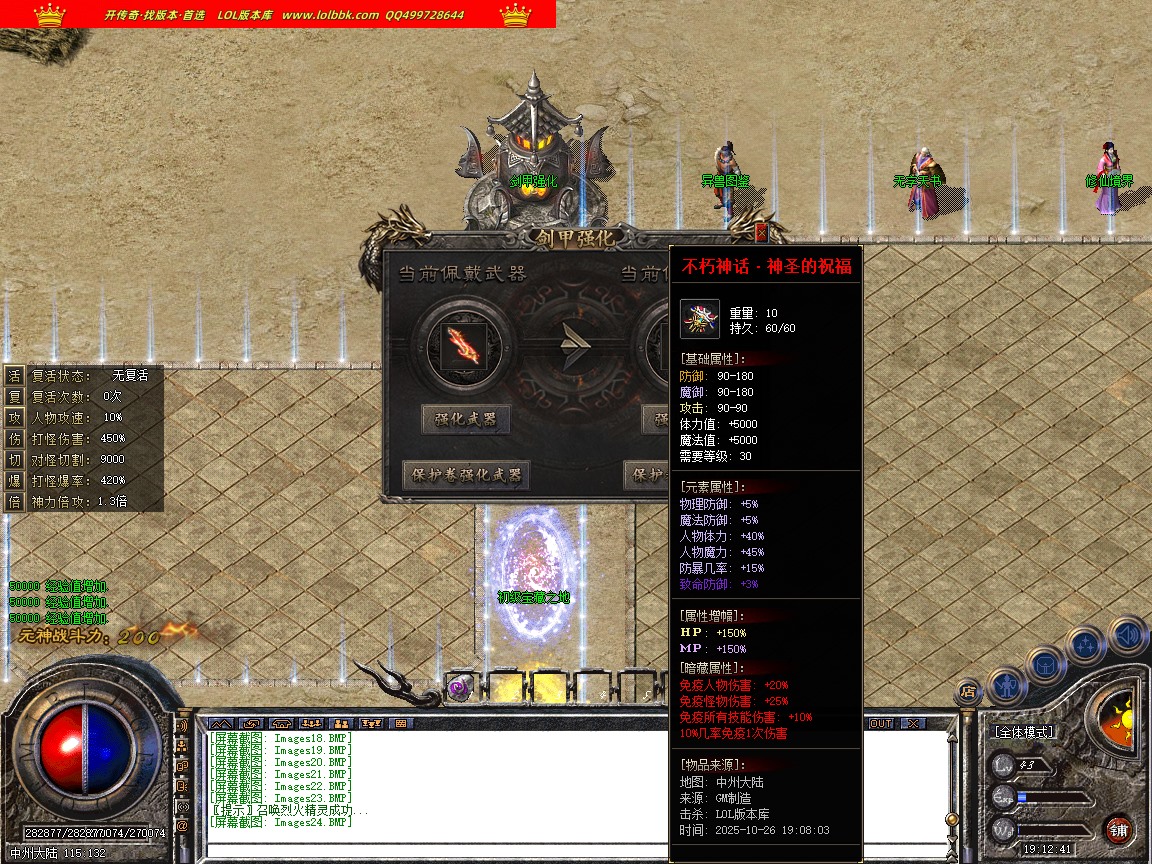Open the bag chest round button
This screenshot has height=864, width=1152.
point(1045,664)
